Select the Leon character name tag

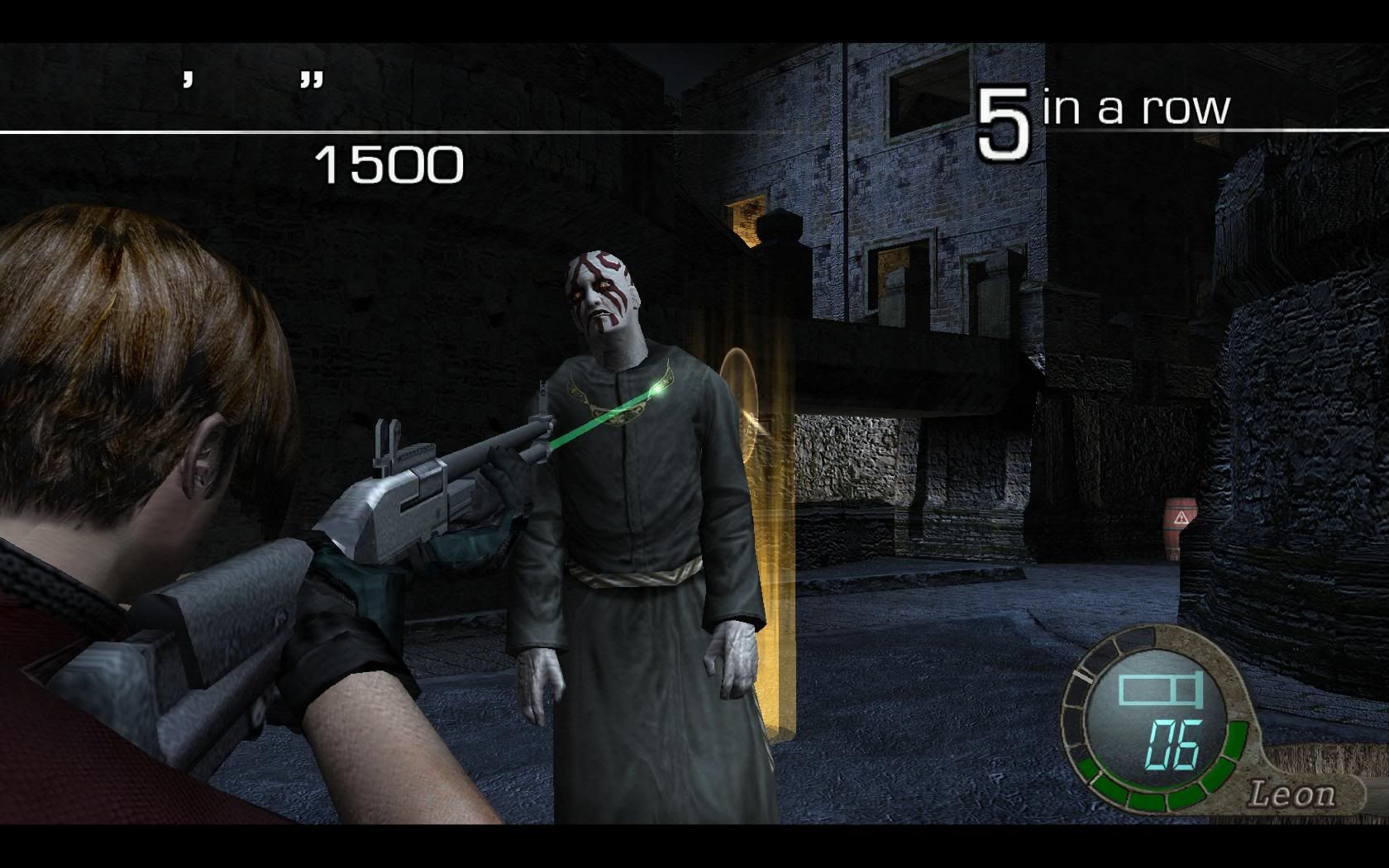click(1291, 794)
